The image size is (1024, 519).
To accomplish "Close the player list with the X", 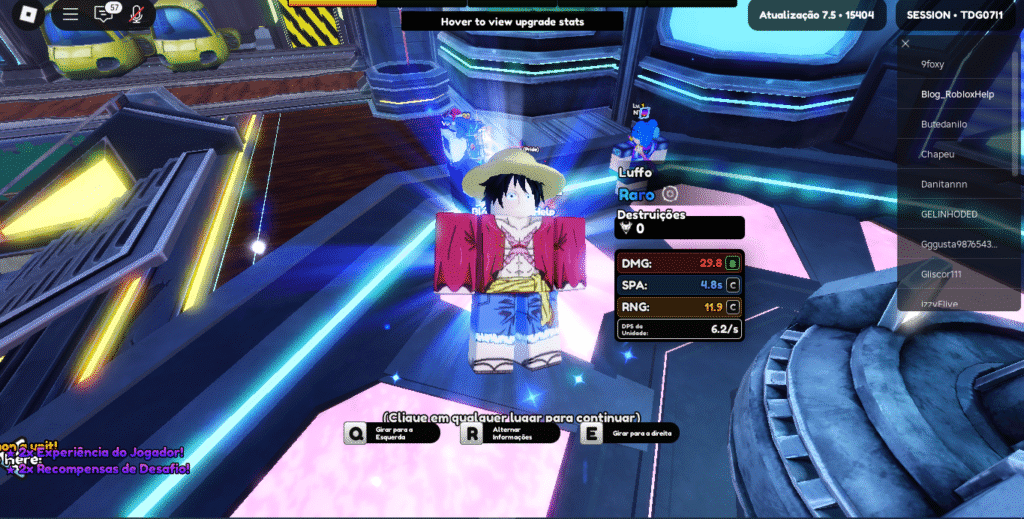I will tap(905, 43).
